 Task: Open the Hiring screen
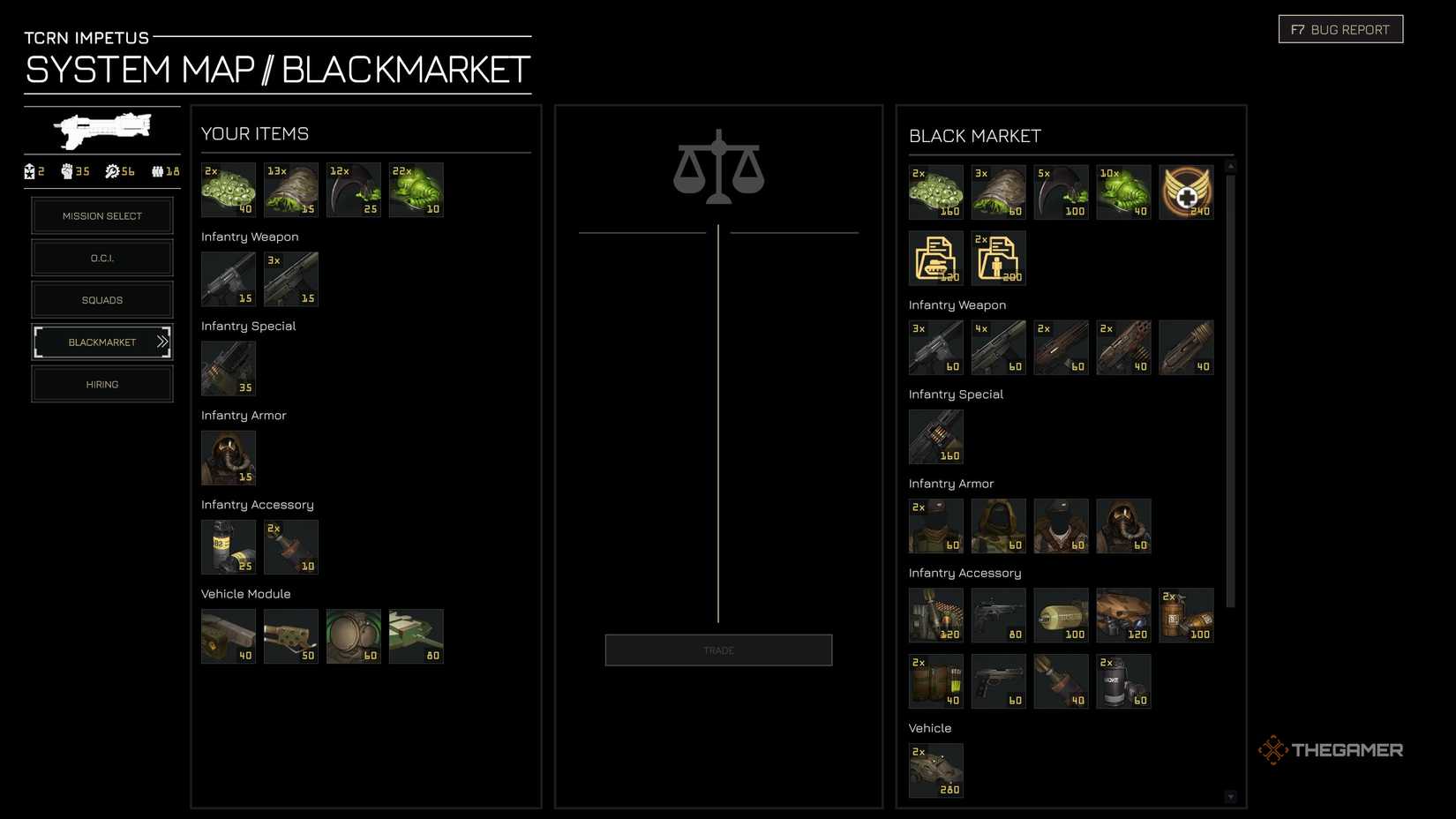101,383
